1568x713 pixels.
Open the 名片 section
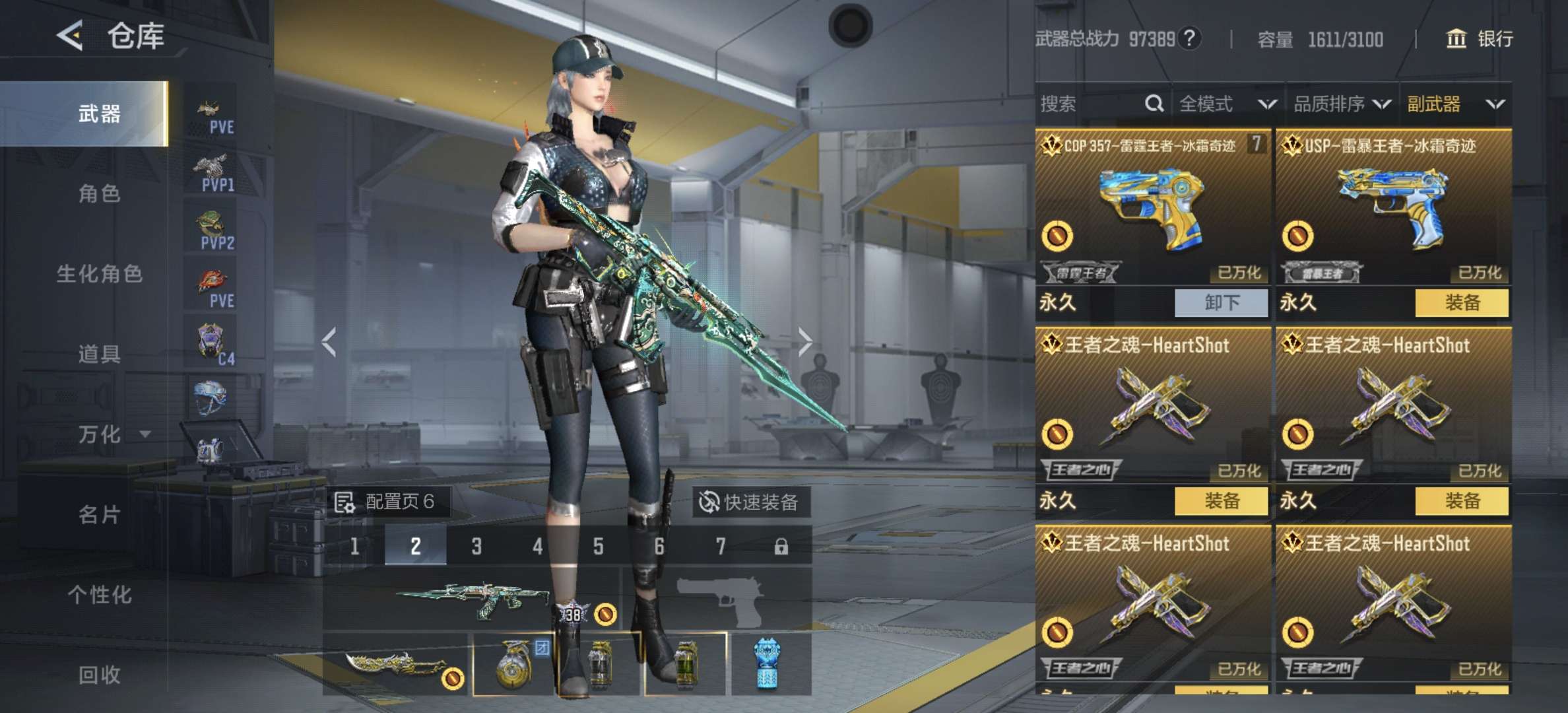(x=99, y=514)
